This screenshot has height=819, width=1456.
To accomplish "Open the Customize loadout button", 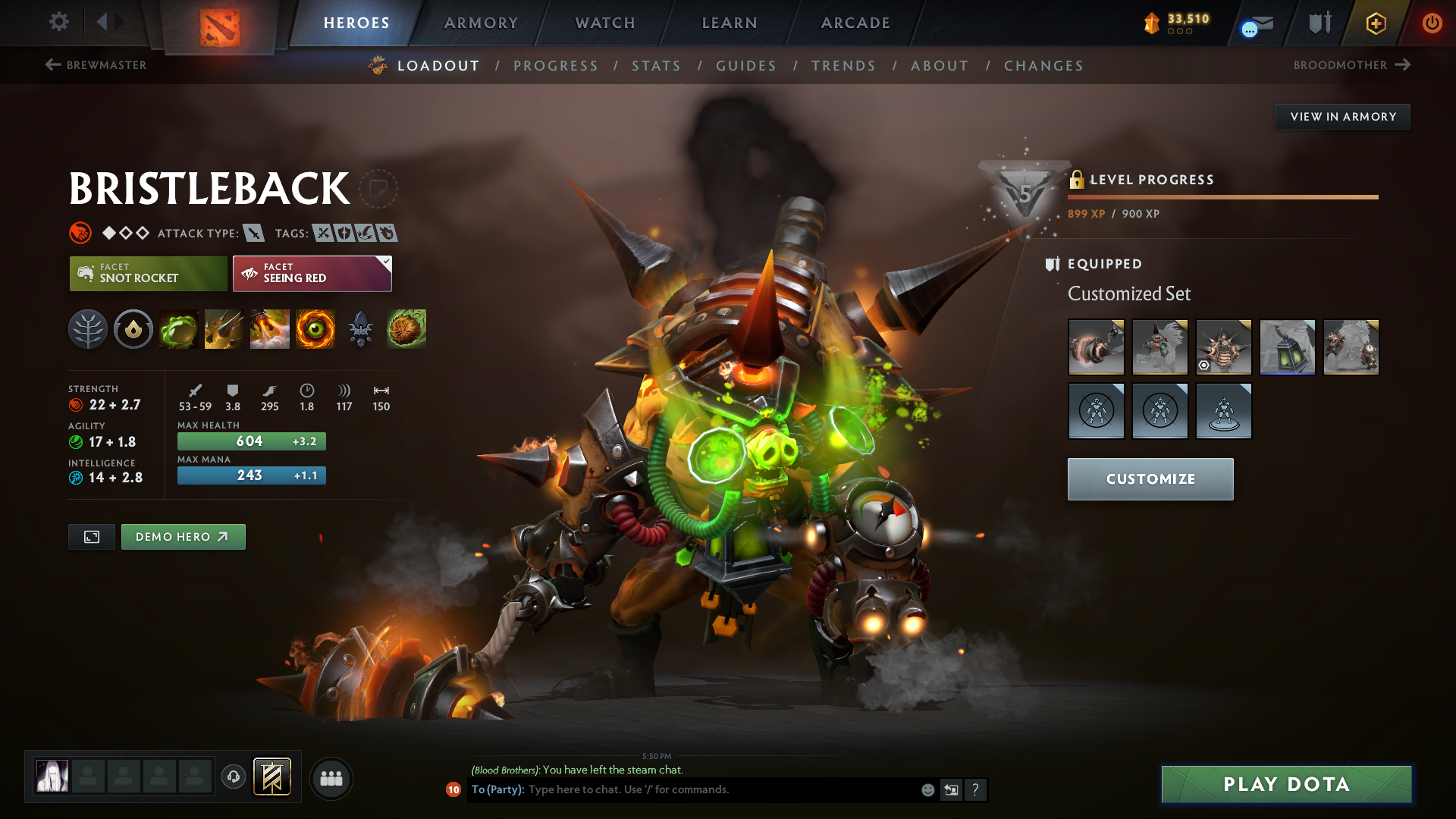I will tap(1150, 479).
